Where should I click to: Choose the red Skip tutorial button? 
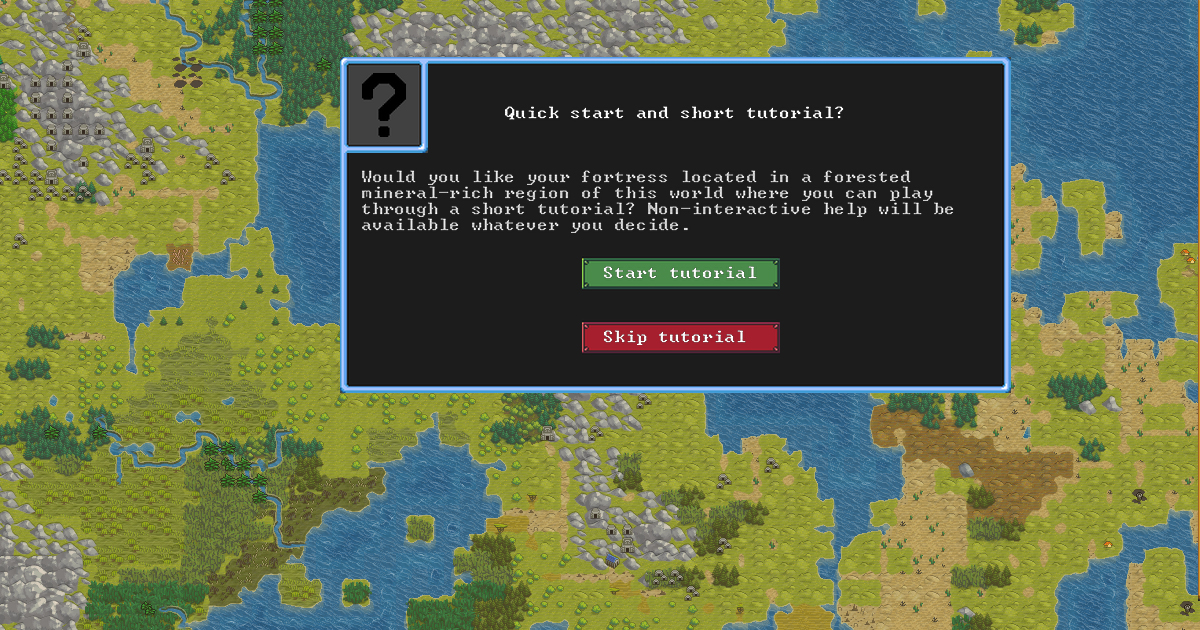click(x=680, y=337)
